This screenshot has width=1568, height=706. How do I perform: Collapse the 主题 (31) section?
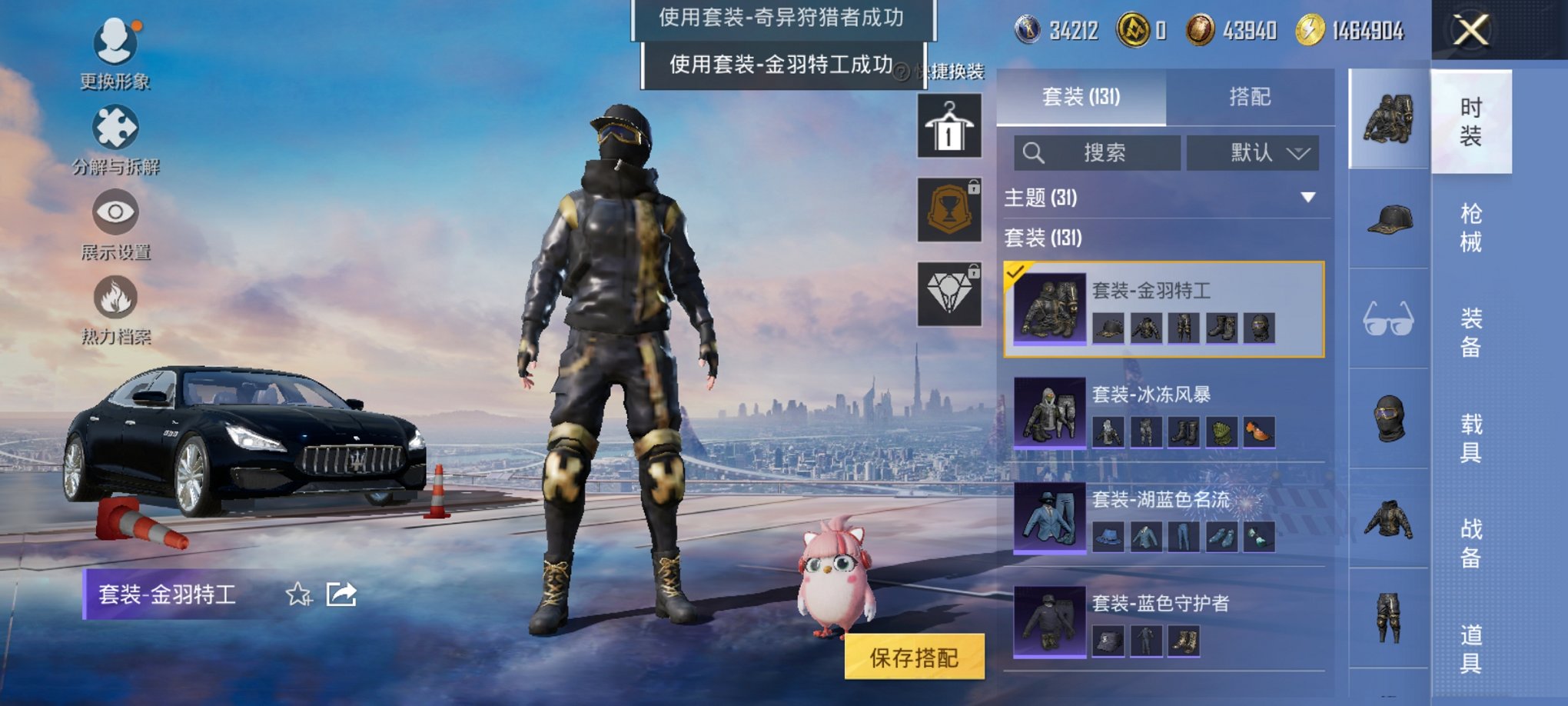click(1307, 197)
